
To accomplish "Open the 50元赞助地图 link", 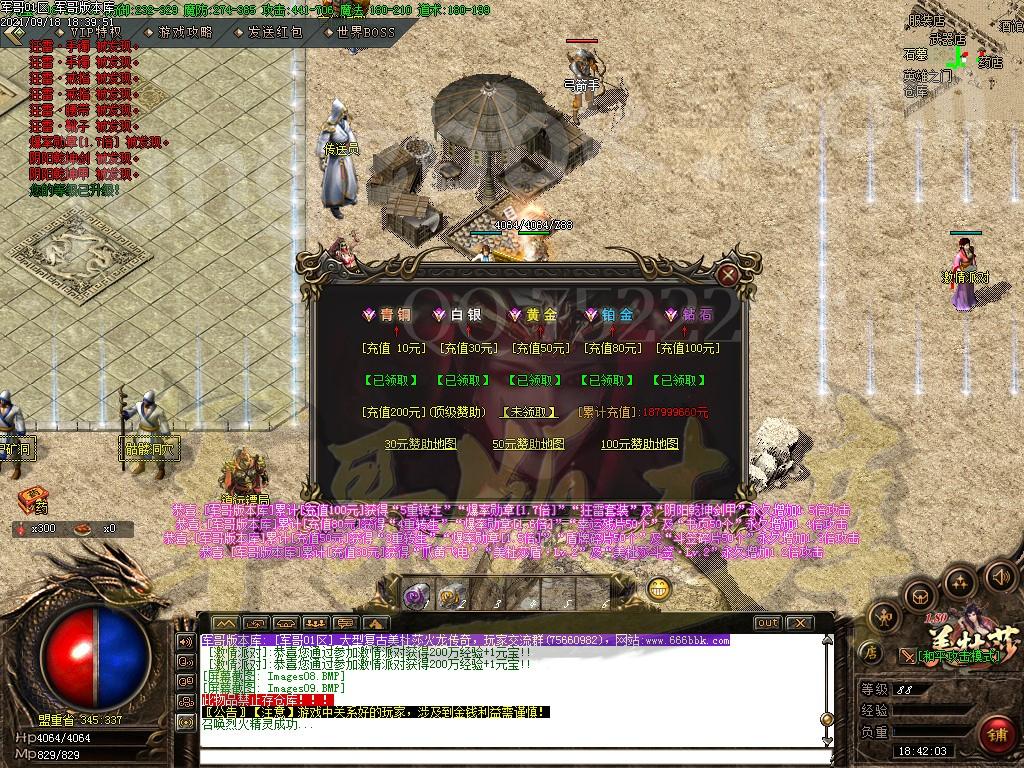I will pos(528,444).
